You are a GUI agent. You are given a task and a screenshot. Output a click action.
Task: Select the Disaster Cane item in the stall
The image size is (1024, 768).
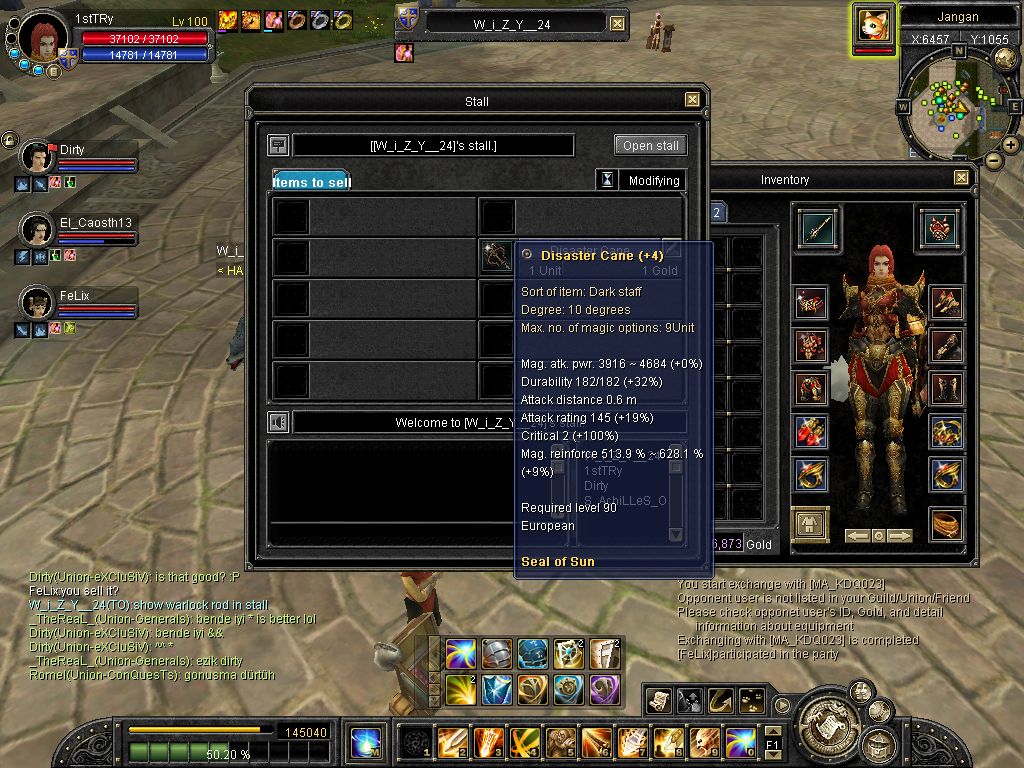[496, 258]
